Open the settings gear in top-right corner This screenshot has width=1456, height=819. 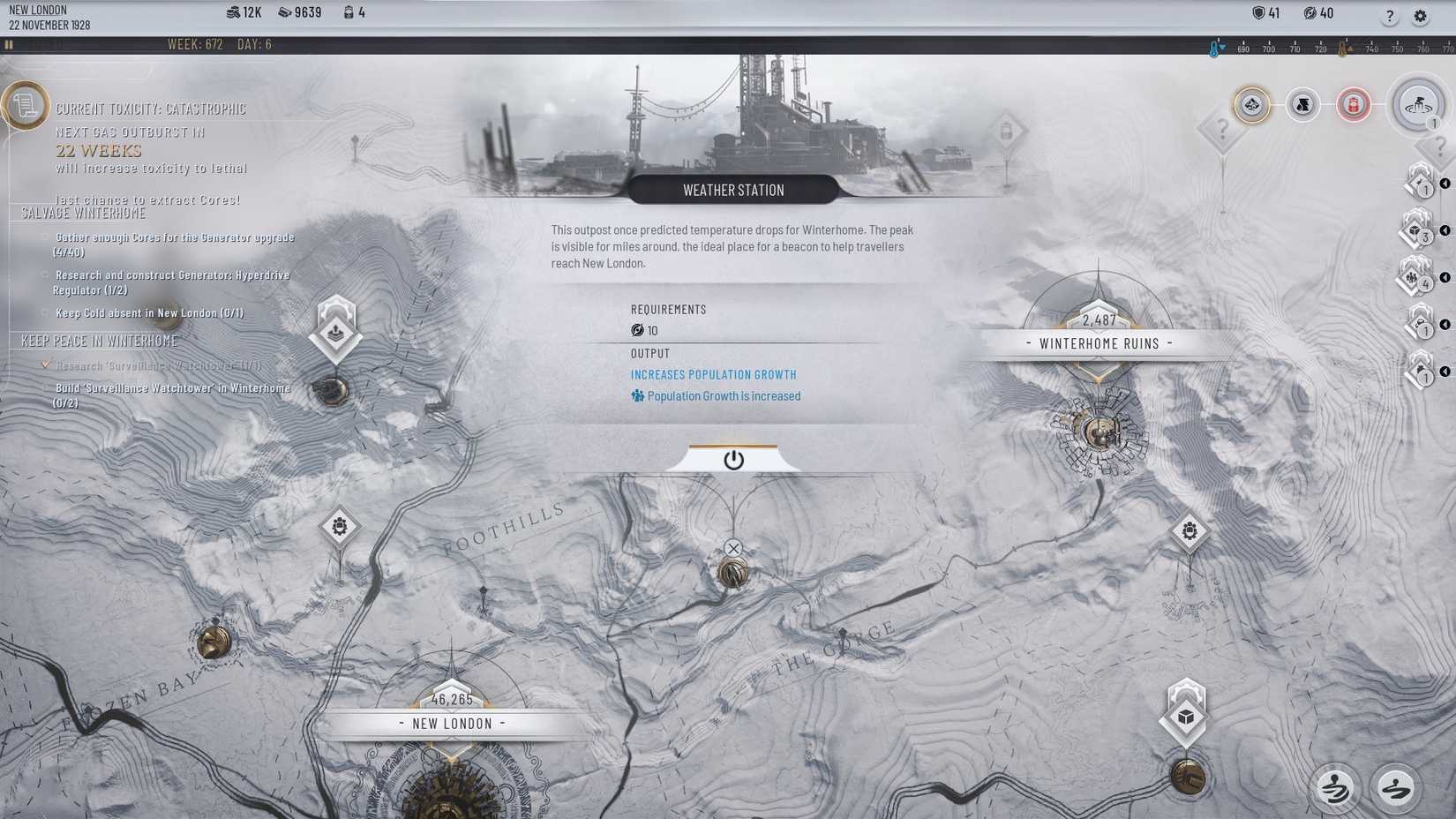[1421, 16]
